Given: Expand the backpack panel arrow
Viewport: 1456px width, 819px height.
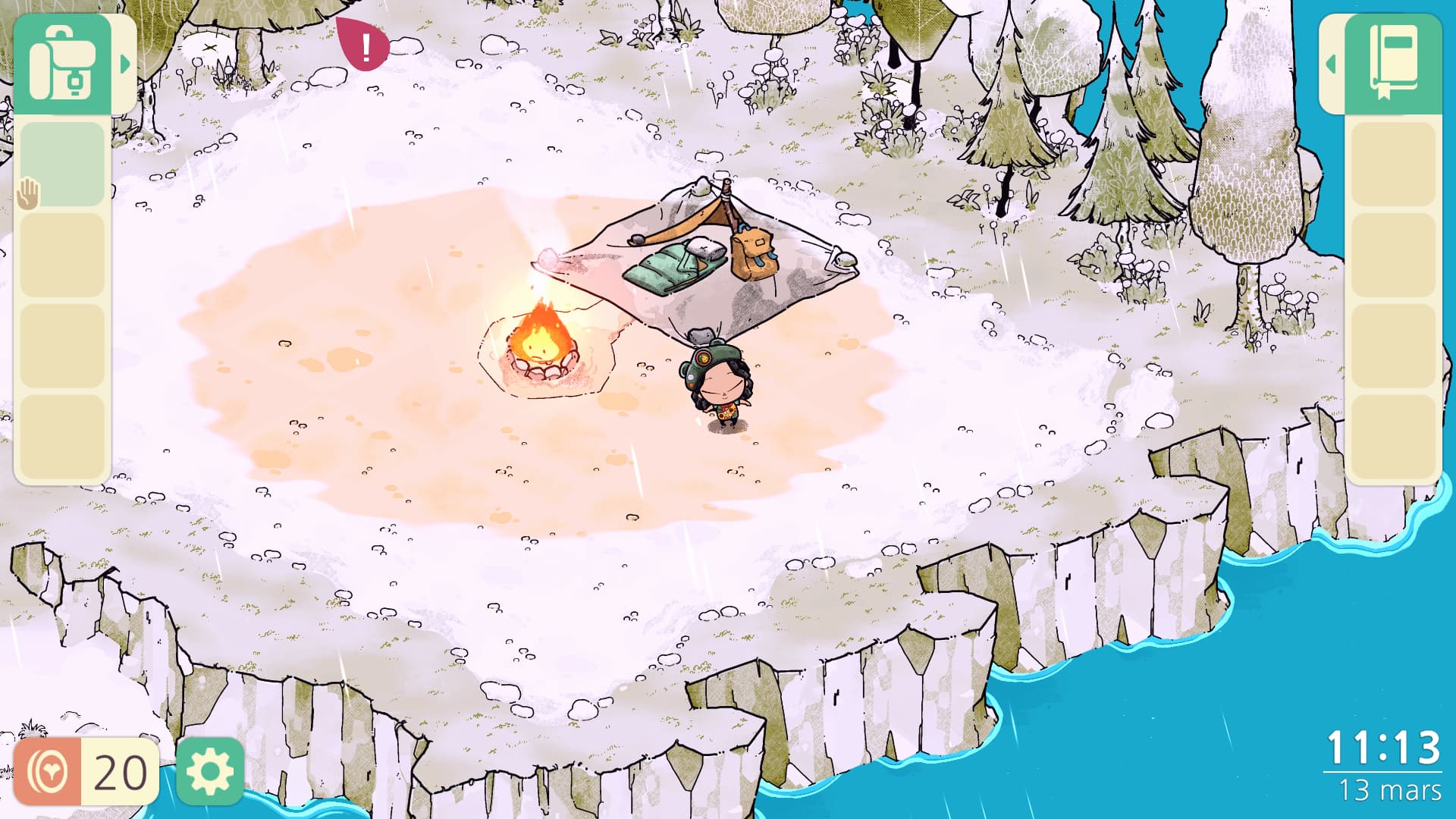Looking at the screenshot, I should (x=125, y=64).
